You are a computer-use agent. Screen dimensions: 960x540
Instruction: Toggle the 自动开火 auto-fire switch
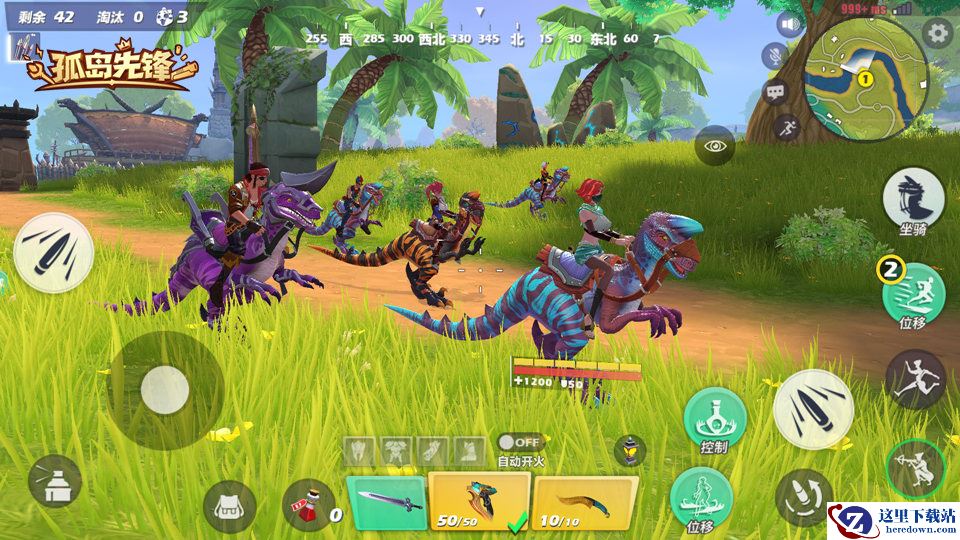click(520, 442)
